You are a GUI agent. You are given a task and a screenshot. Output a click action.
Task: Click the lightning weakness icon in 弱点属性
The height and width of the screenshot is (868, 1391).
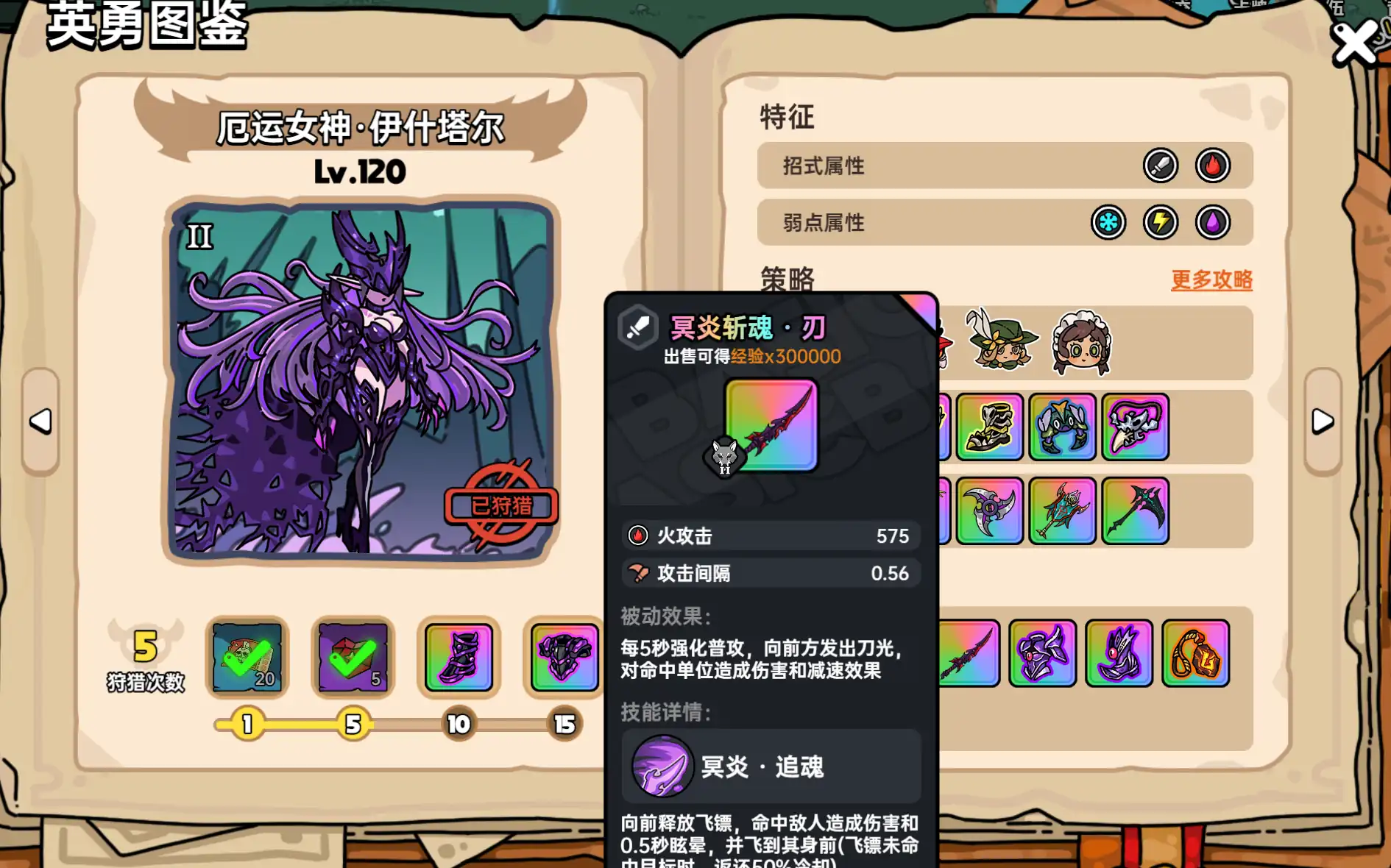click(x=1161, y=223)
